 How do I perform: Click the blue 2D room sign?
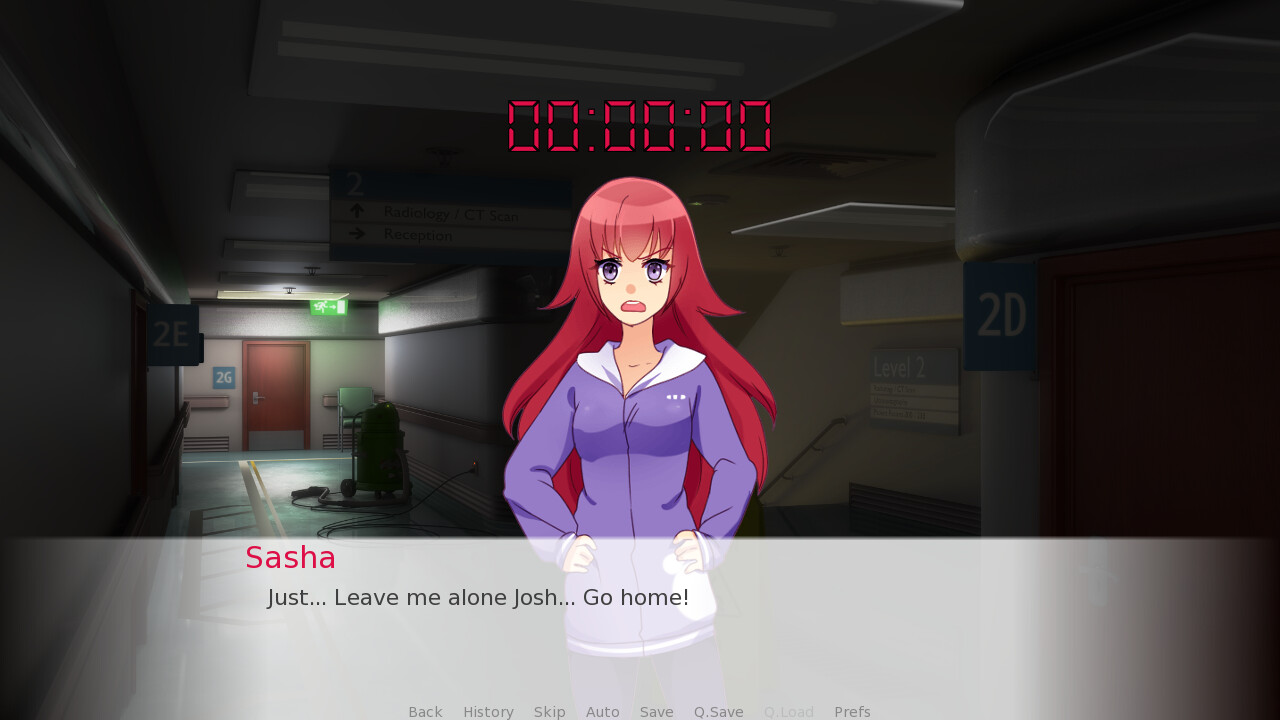[999, 313]
